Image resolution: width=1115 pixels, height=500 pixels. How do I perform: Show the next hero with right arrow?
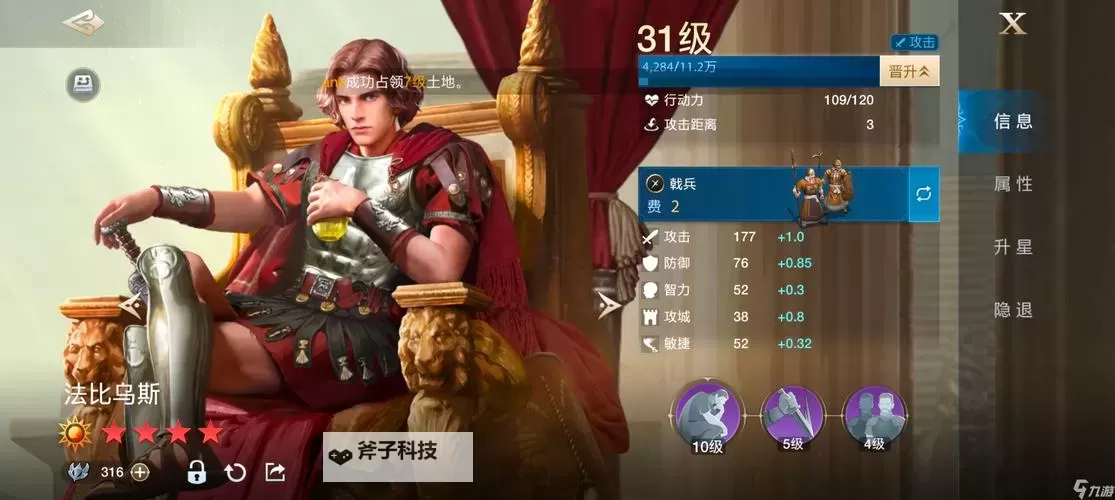607,306
